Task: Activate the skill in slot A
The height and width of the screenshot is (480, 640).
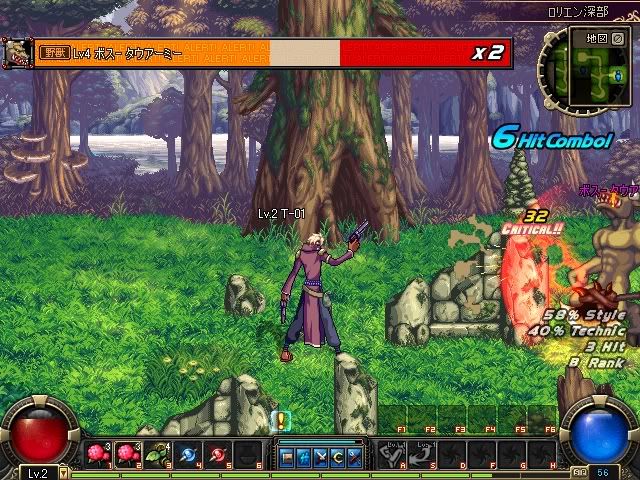Action: [391, 455]
